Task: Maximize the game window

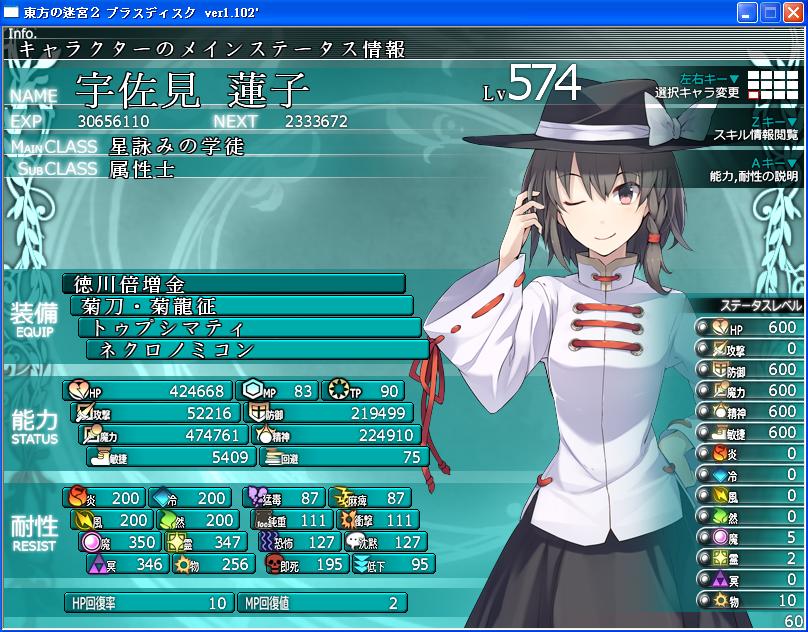Action: 770,13
